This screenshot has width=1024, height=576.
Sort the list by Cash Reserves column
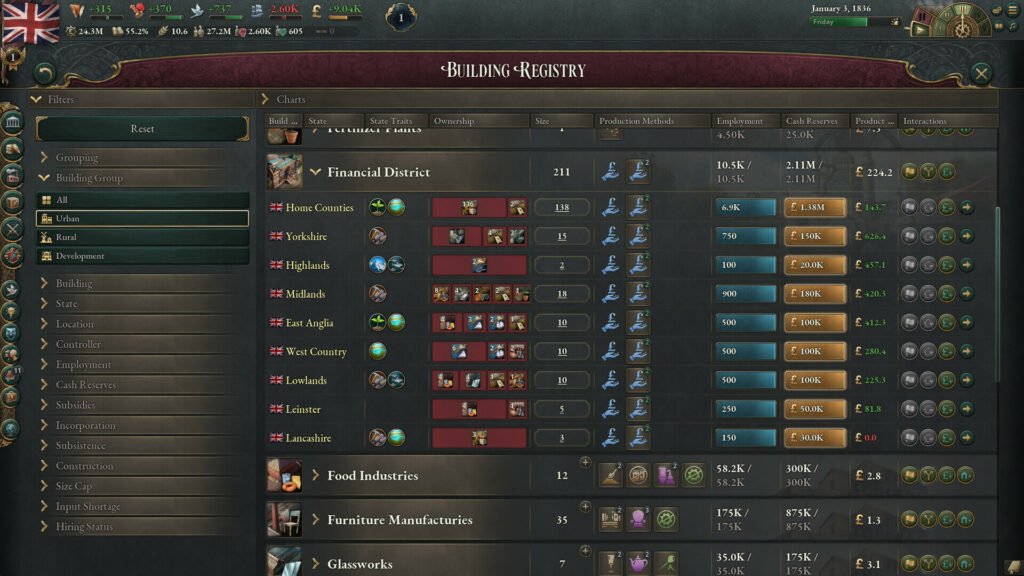(810, 121)
